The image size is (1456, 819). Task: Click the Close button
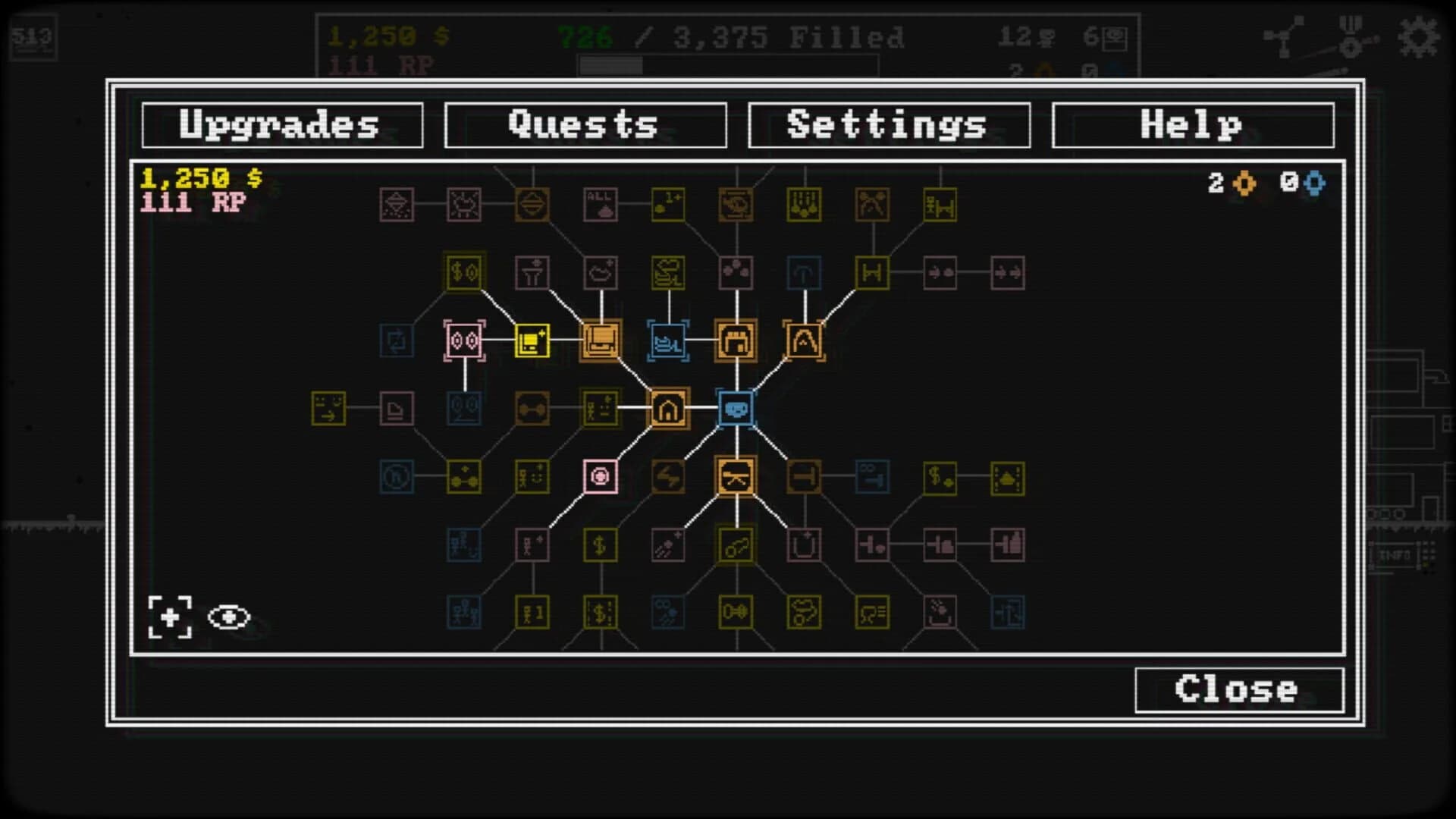pos(1238,689)
